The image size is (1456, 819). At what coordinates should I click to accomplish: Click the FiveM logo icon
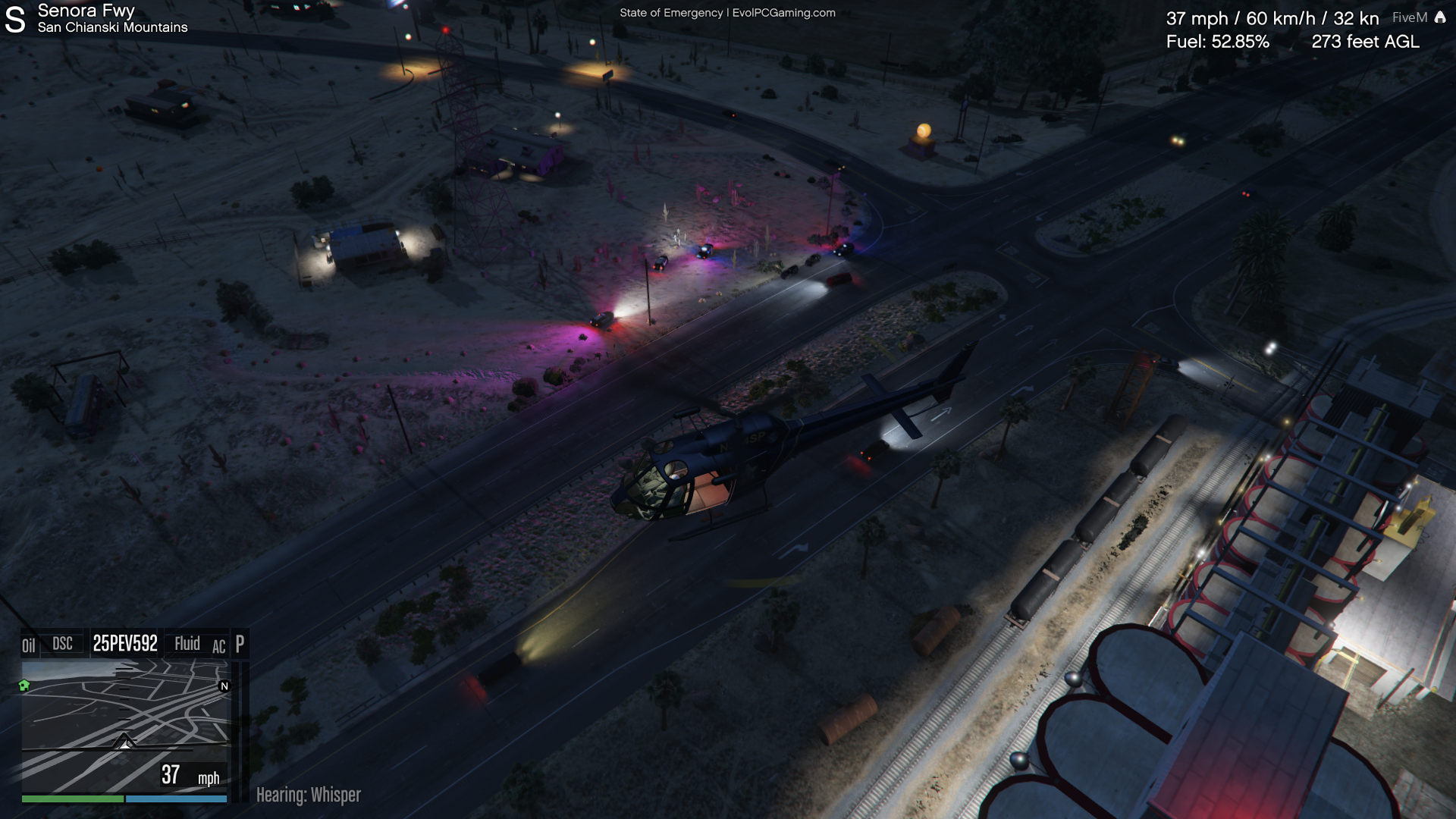(x=1440, y=17)
